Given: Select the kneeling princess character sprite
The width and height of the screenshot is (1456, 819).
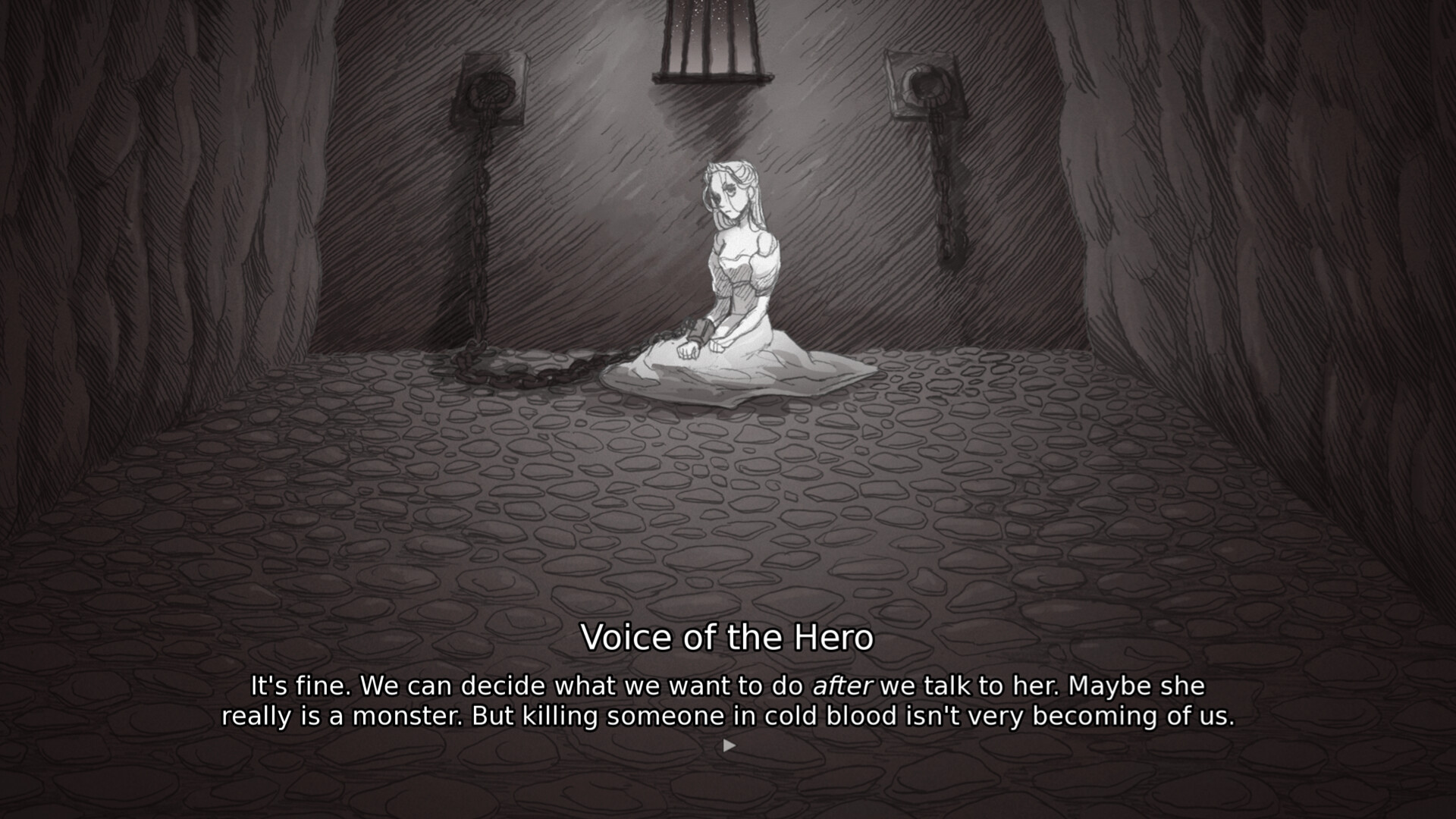Looking at the screenshot, I should pyautogui.click(x=736, y=273).
